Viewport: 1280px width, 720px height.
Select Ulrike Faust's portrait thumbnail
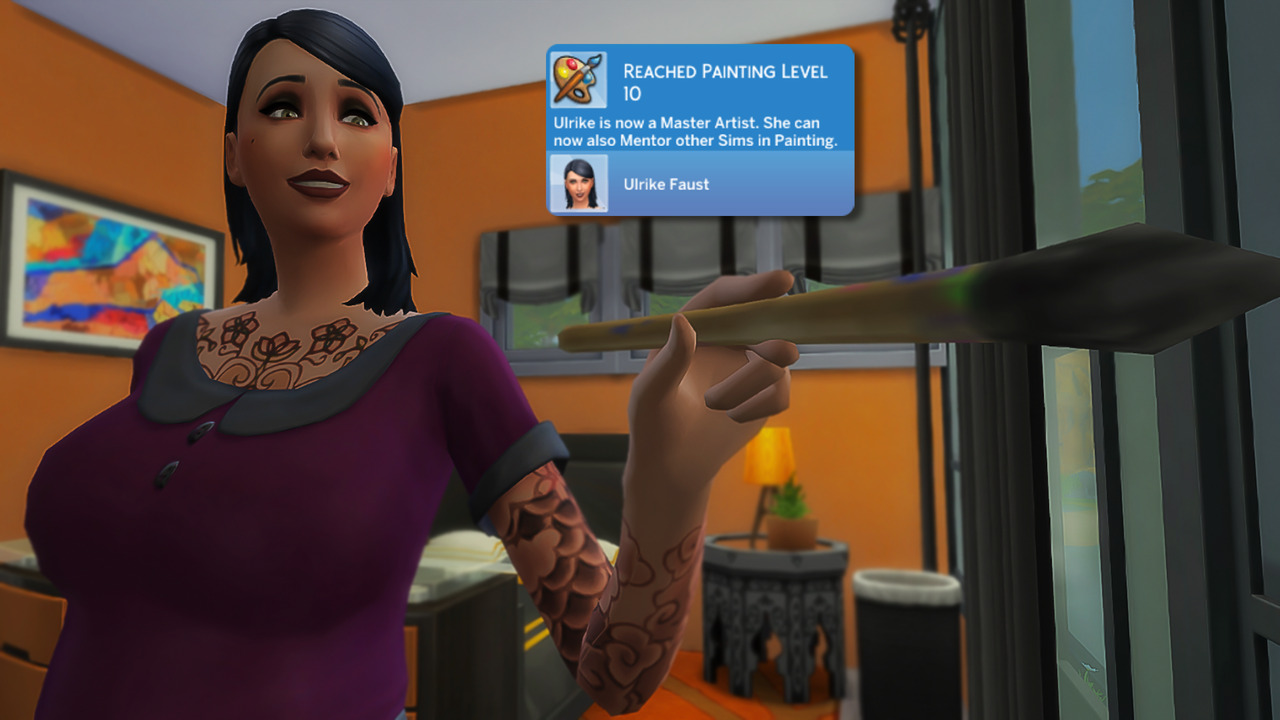click(579, 183)
